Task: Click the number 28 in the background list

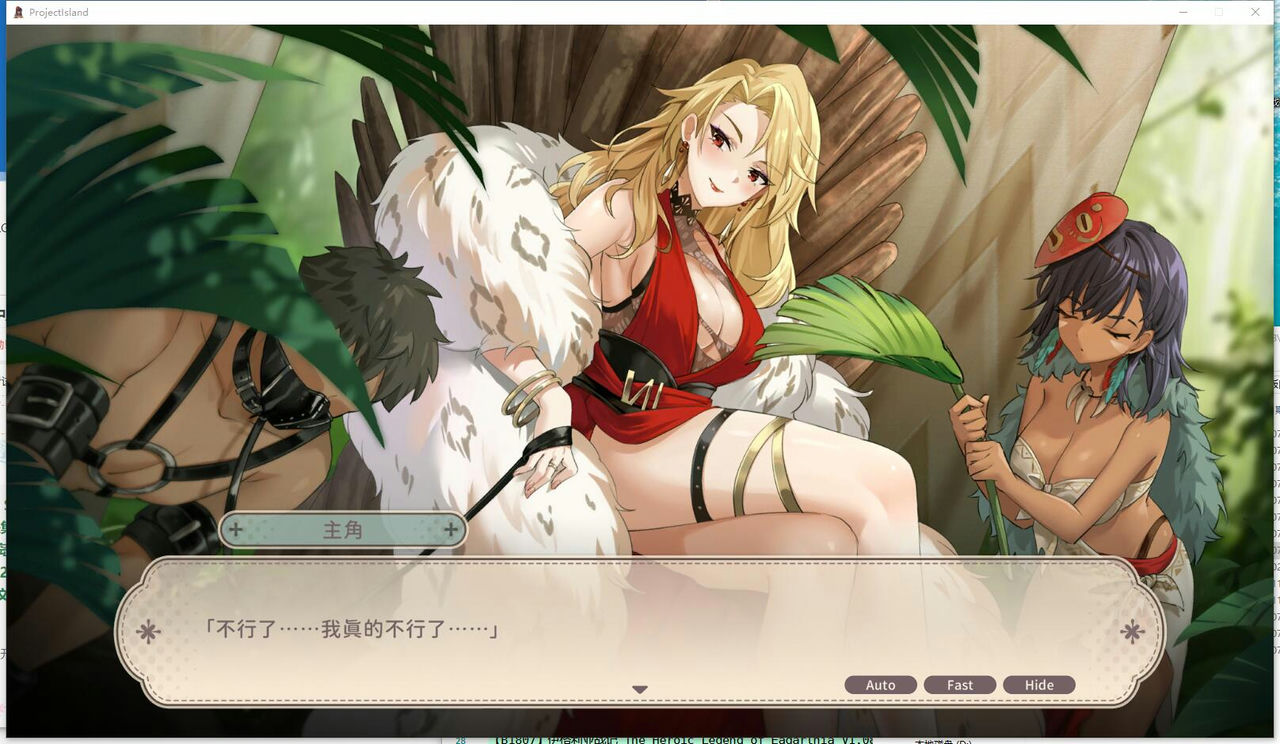Action: tap(460, 740)
